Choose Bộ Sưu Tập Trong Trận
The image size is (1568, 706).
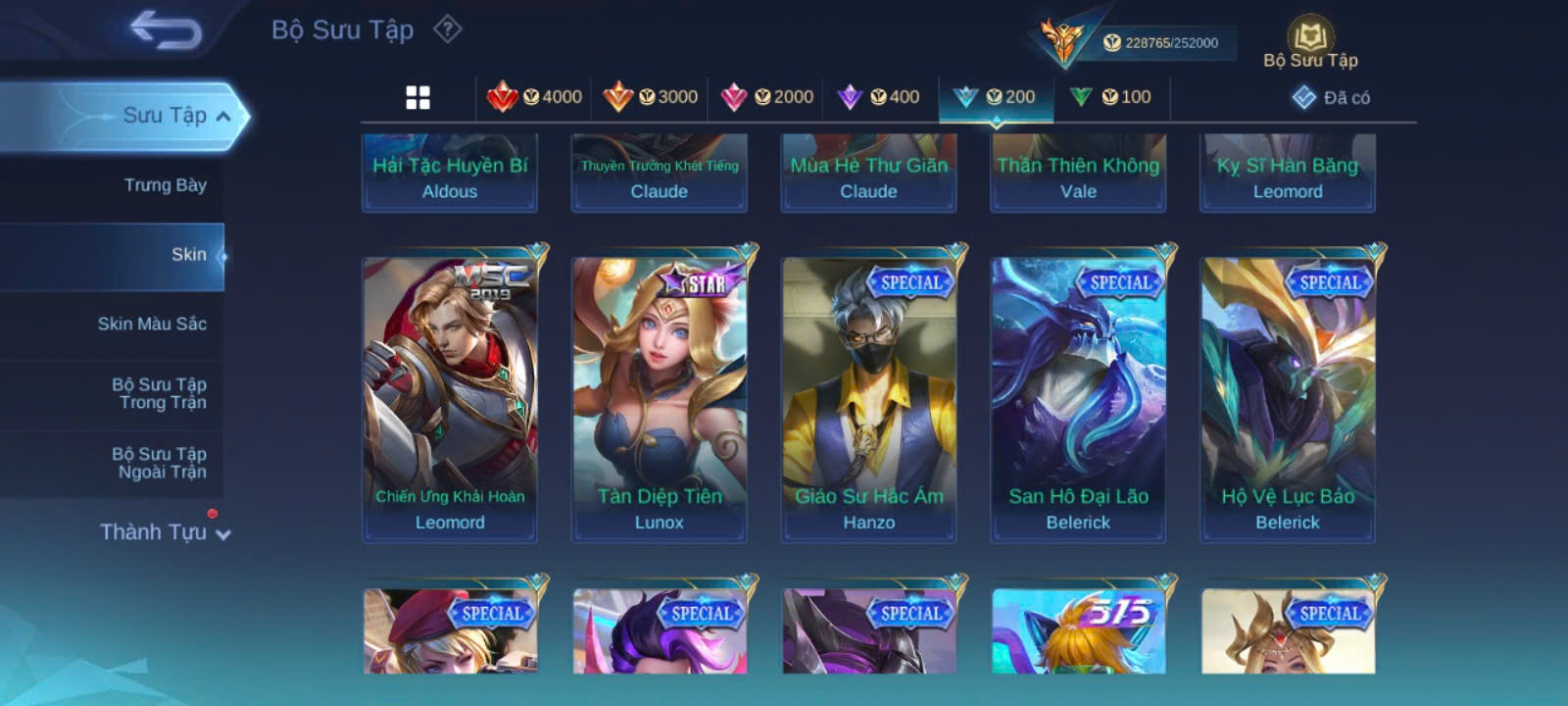point(160,393)
